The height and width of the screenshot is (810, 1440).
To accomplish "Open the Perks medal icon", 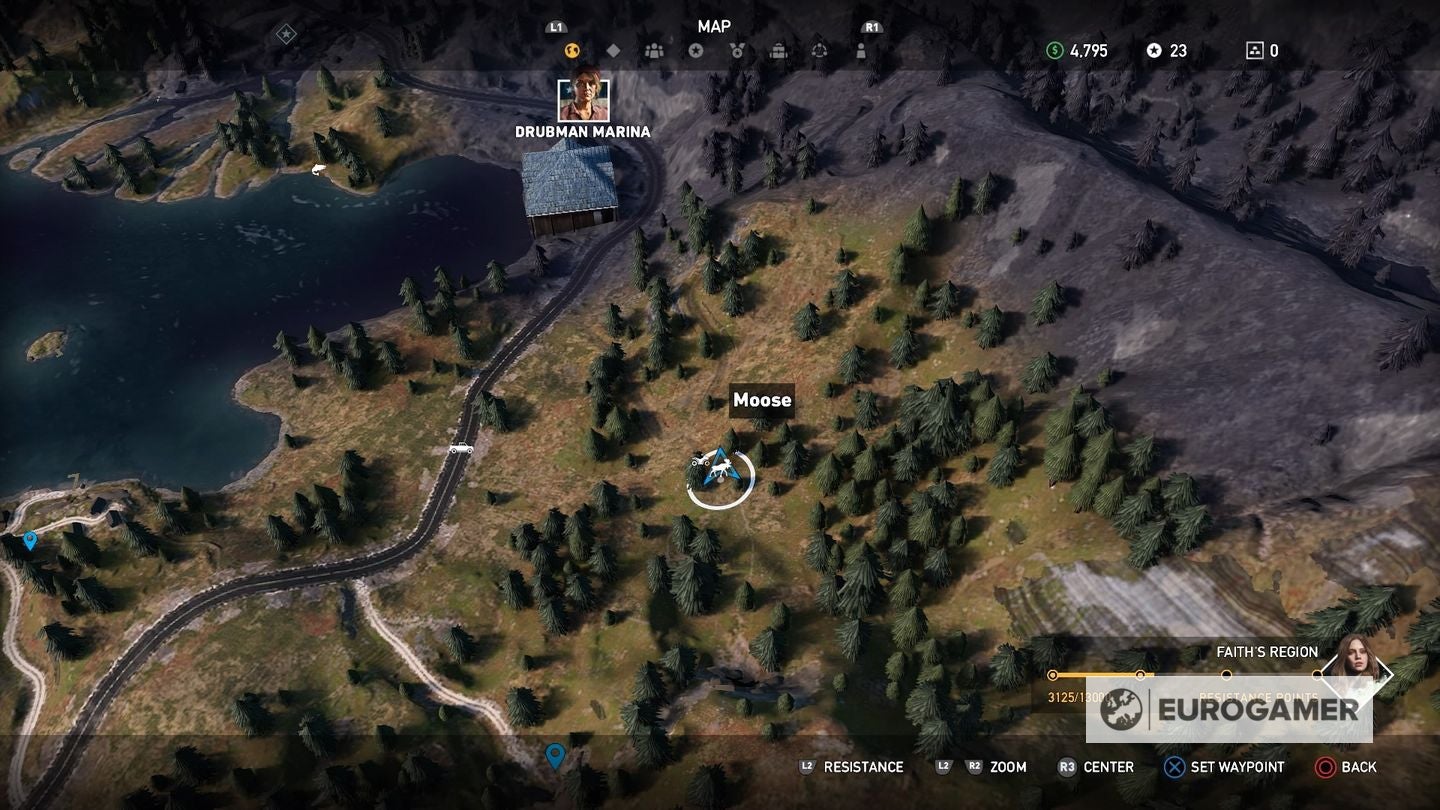I will click(x=738, y=50).
